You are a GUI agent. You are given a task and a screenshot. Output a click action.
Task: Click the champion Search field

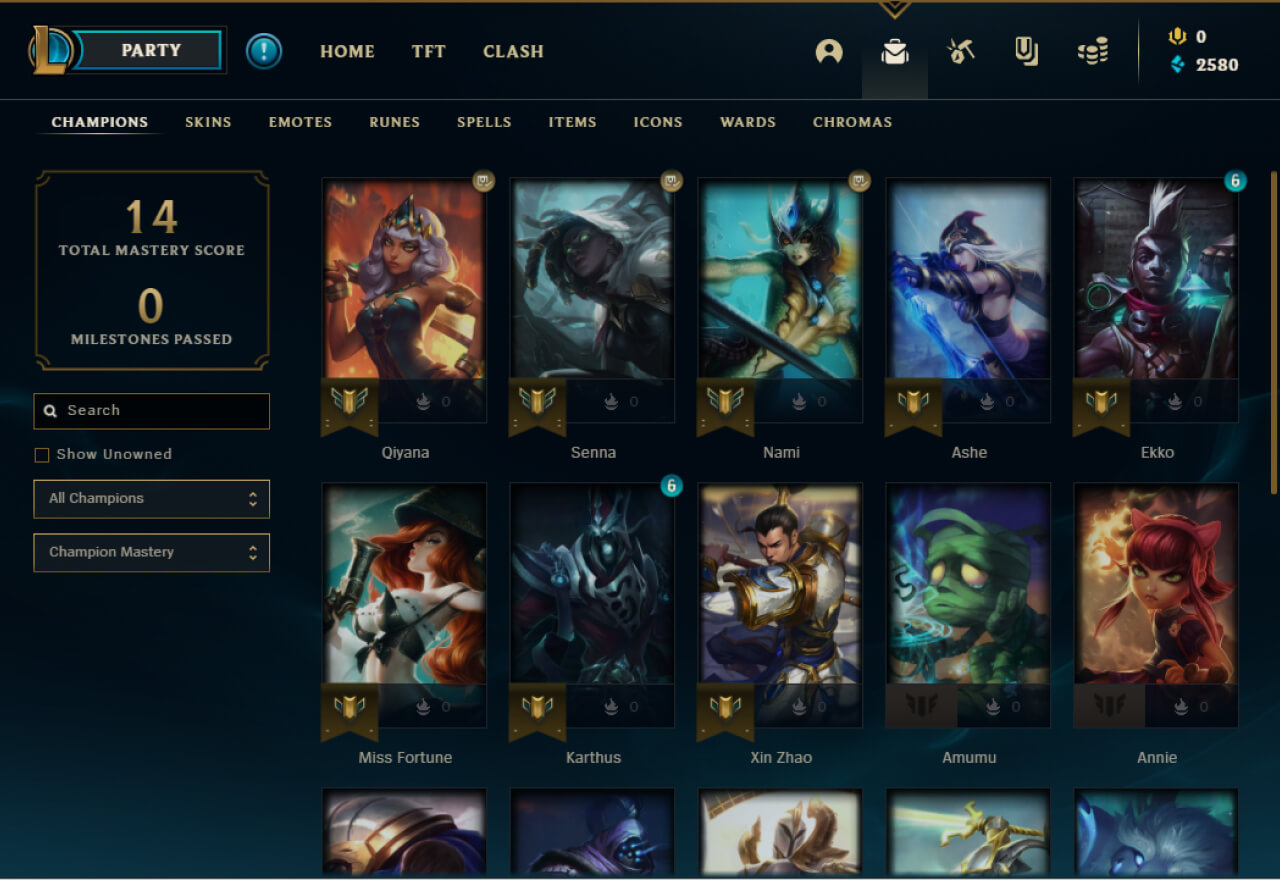(x=160, y=411)
